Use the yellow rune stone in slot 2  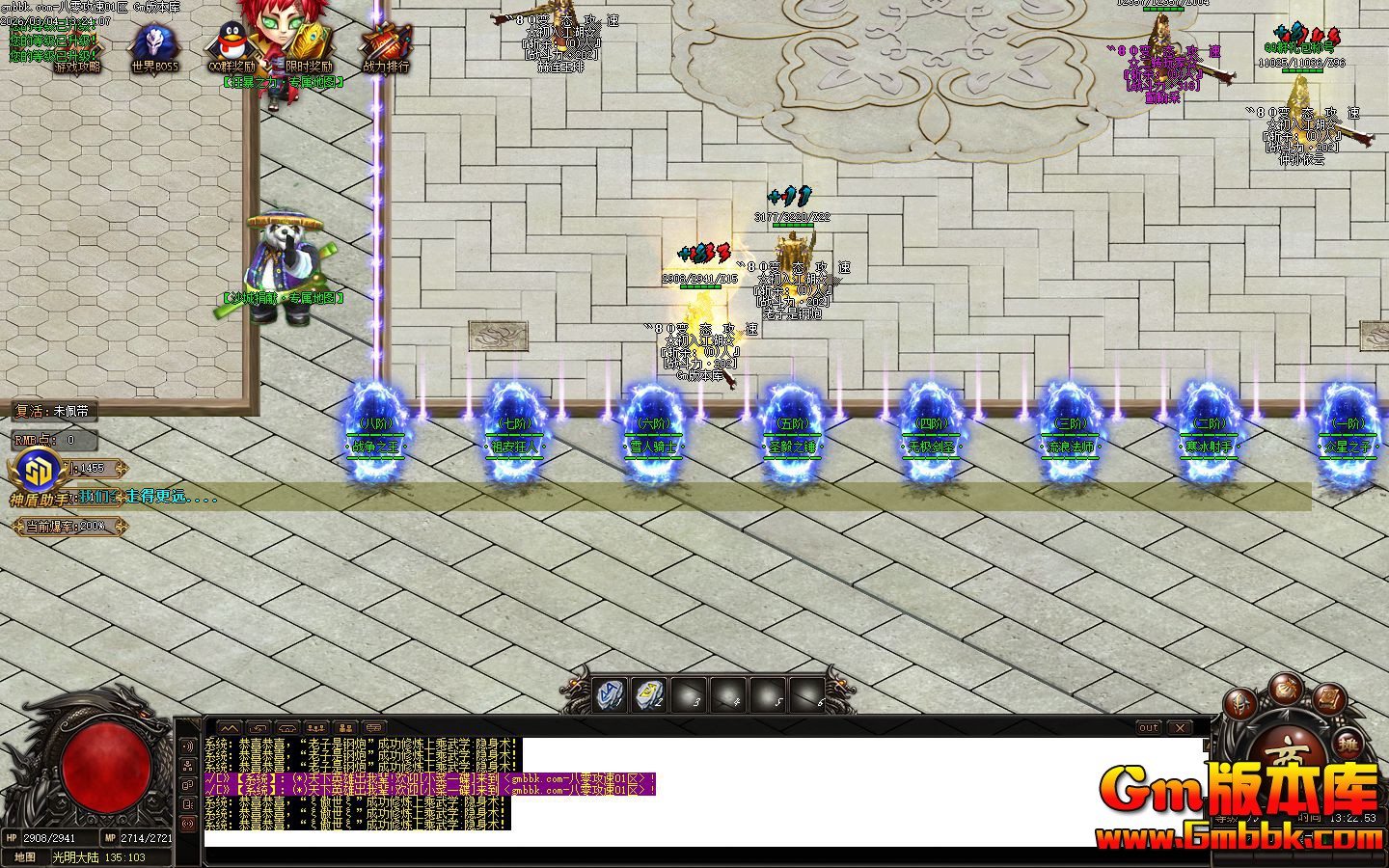point(650,693)
